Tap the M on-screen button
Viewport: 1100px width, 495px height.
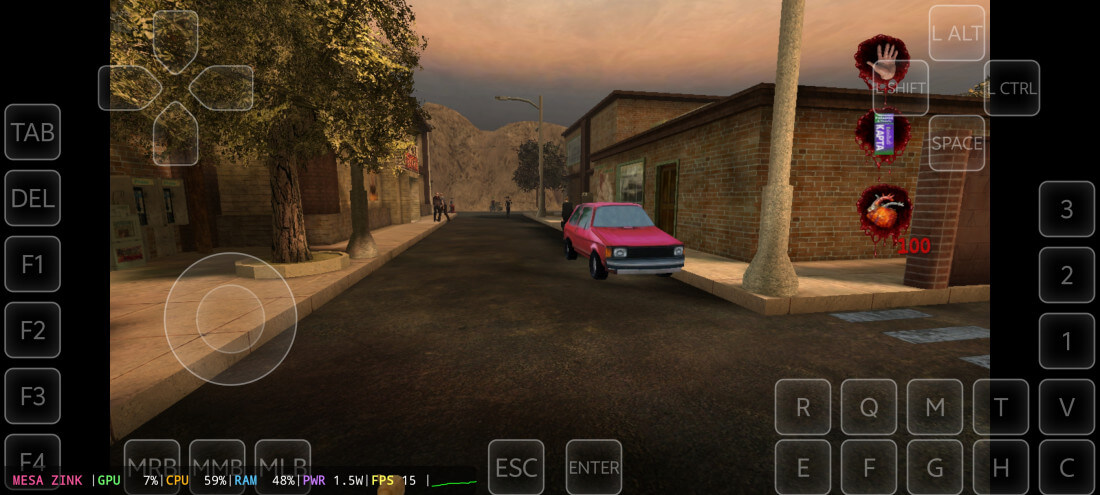pyautogui.click(x=935, y=407)
